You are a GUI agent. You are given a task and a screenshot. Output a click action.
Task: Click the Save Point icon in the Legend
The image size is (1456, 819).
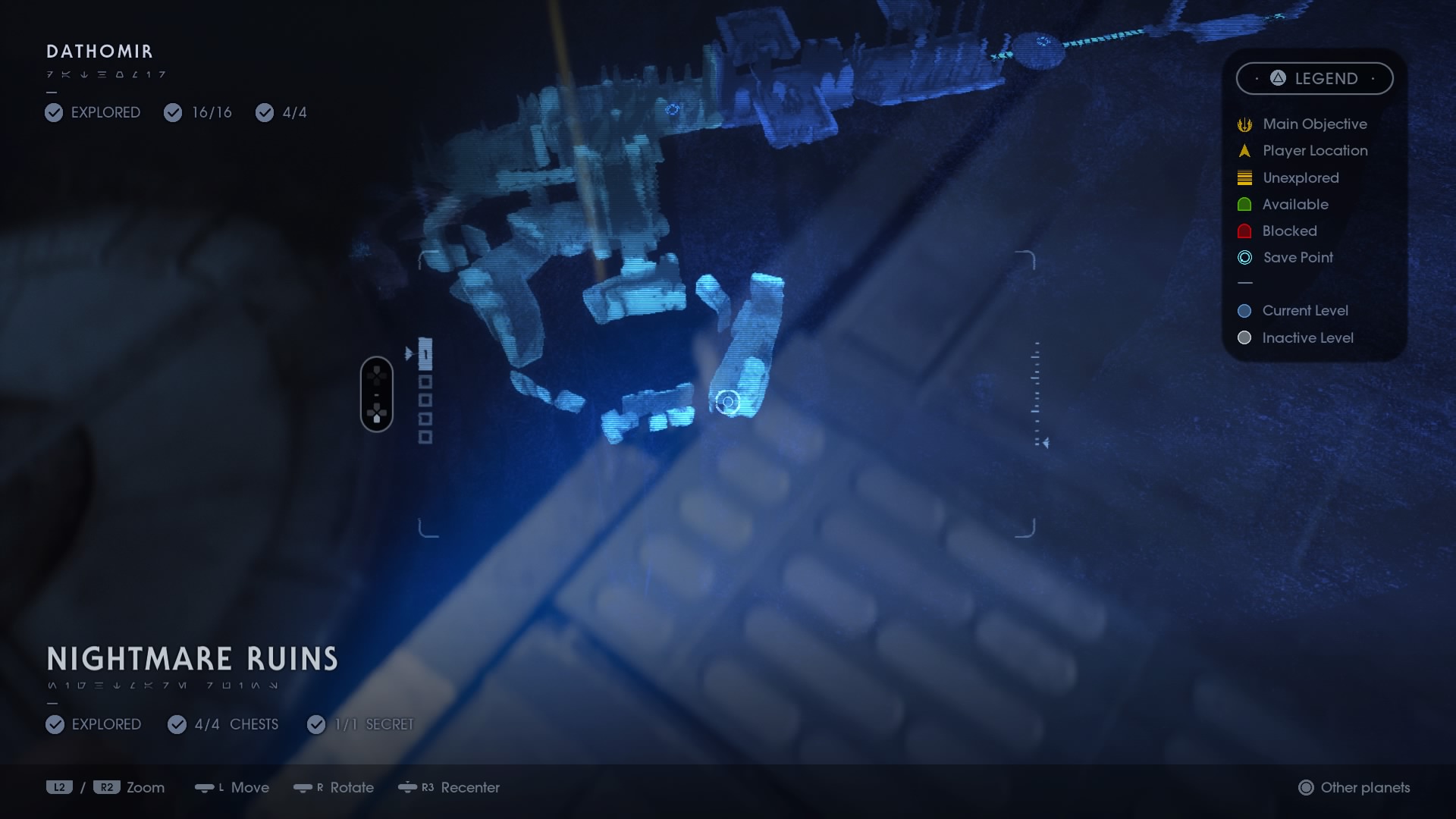point(1244,258)
